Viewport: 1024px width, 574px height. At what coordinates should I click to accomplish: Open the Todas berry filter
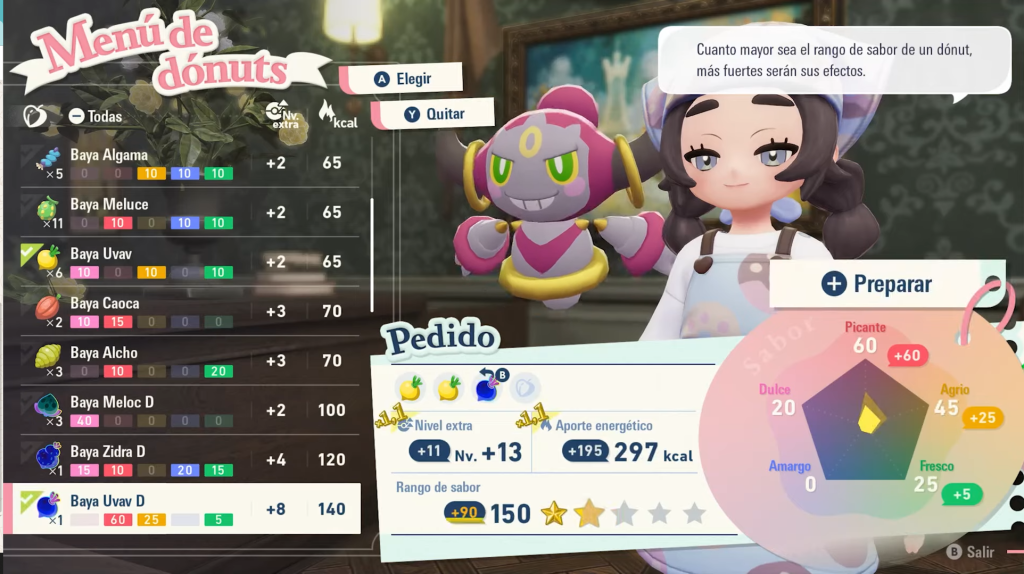coord(96,116)
